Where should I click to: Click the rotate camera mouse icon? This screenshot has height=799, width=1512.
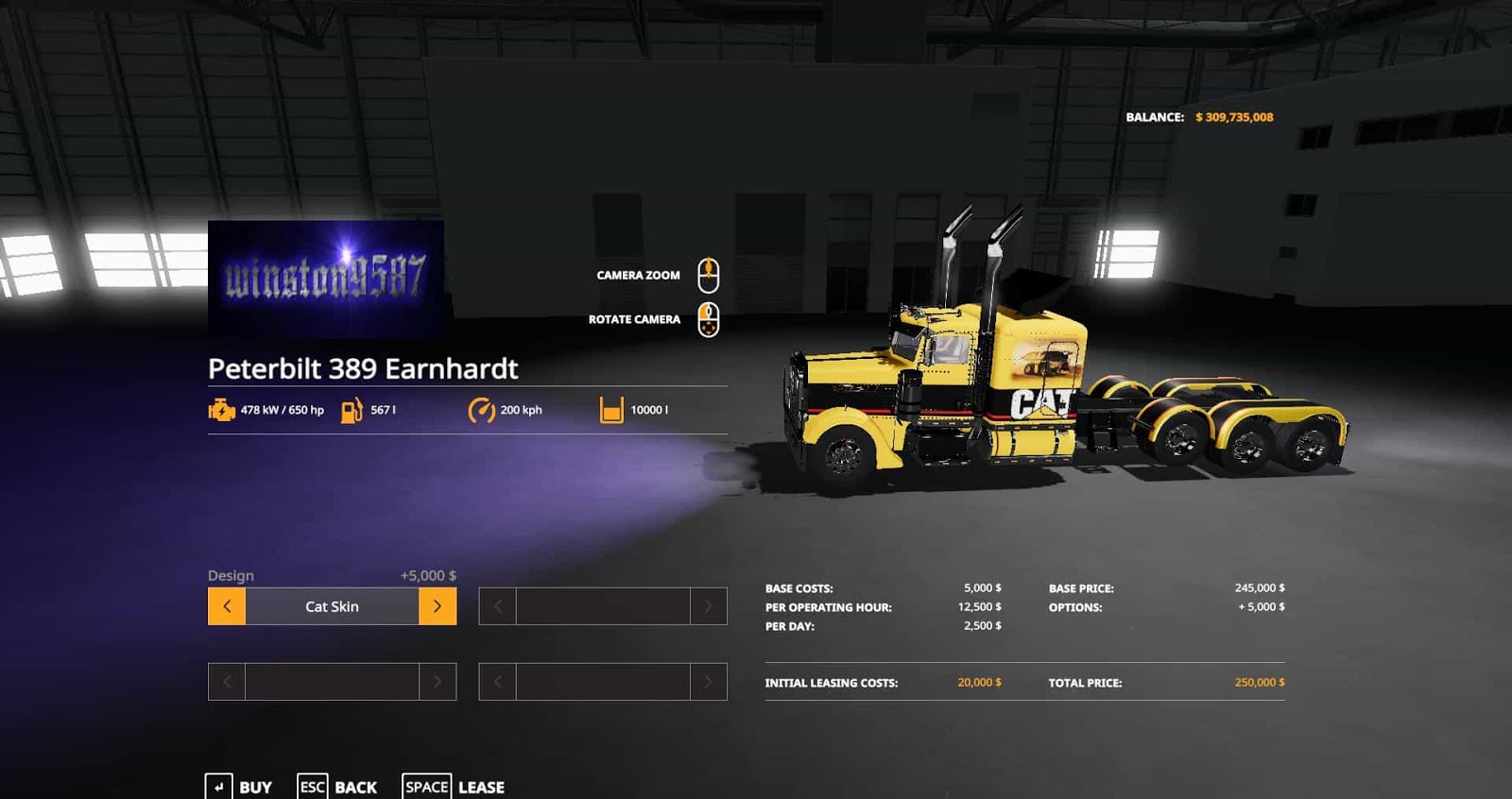pyautogui.click(x=707, y=318)
